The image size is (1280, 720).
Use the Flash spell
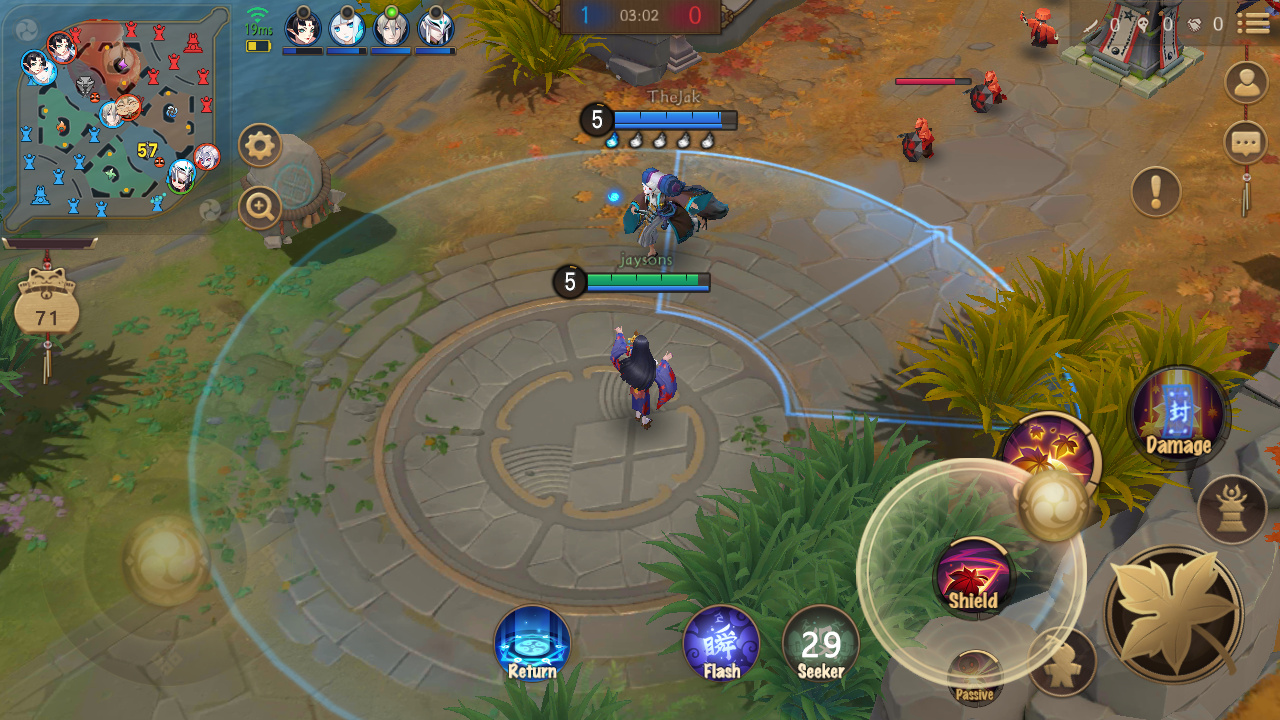[721, 644]
